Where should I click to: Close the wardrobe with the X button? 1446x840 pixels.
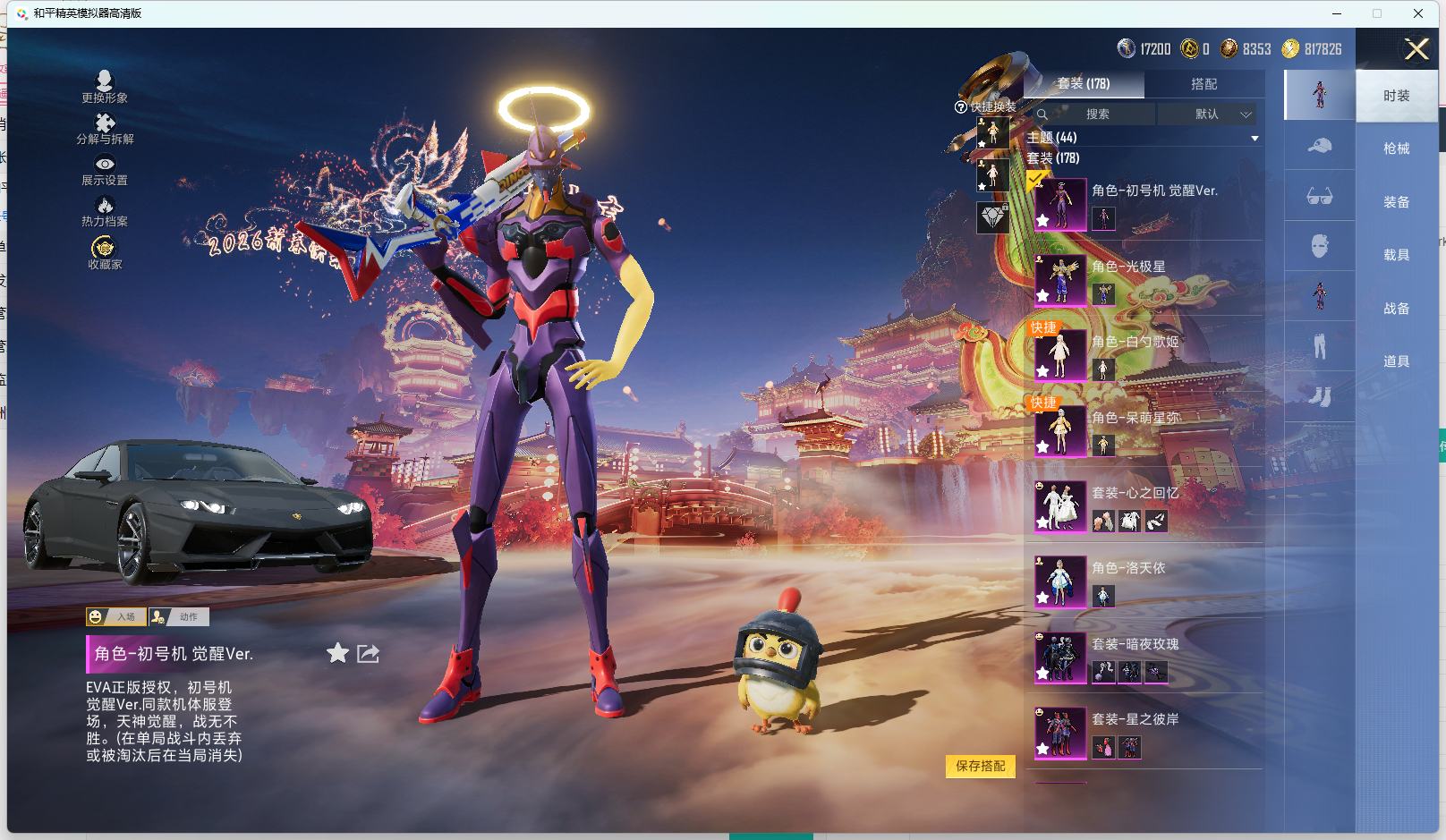pyautogui.click(x=1416, y=49)
